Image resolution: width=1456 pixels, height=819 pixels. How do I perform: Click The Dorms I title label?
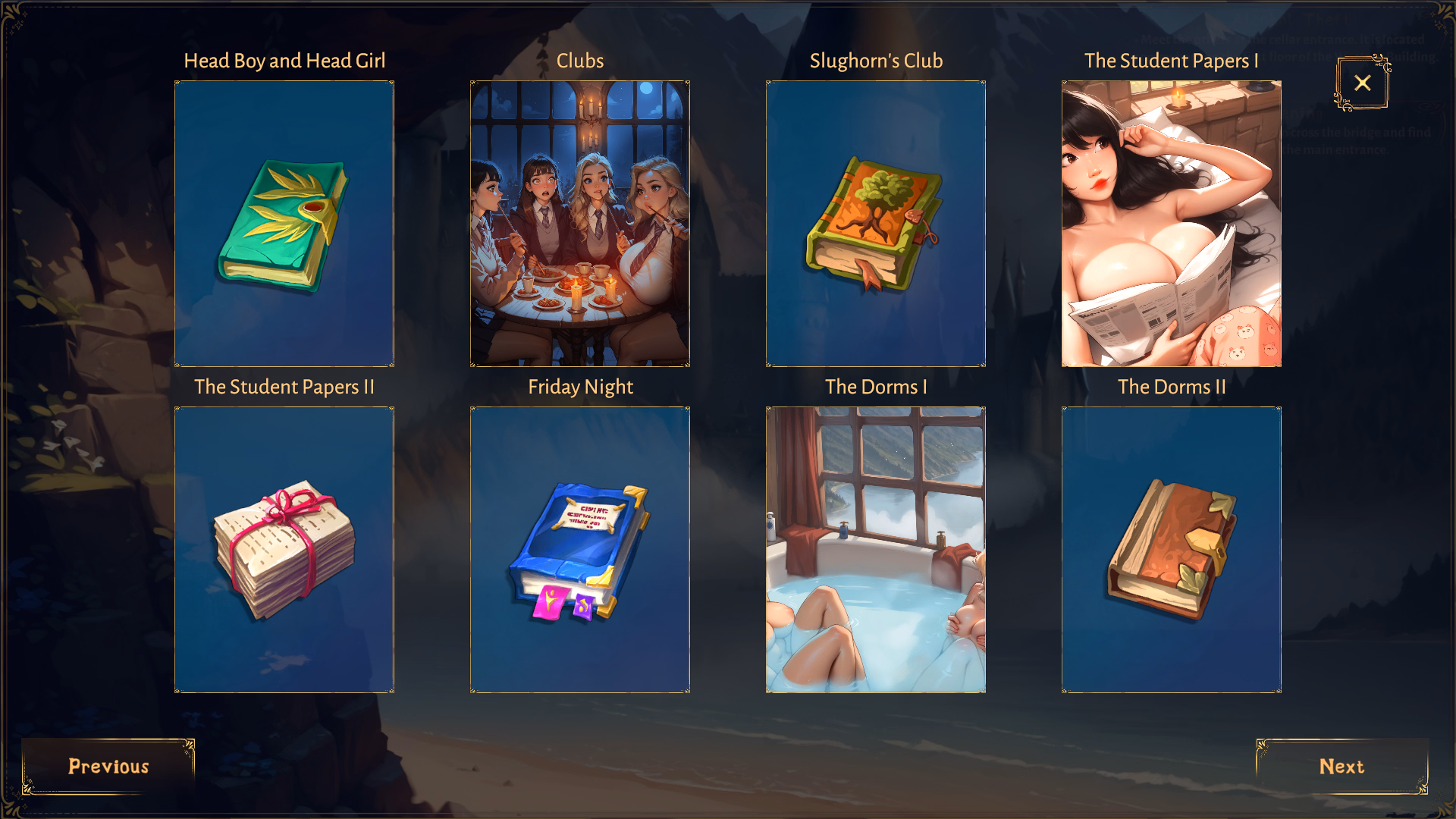pos(876,387)
